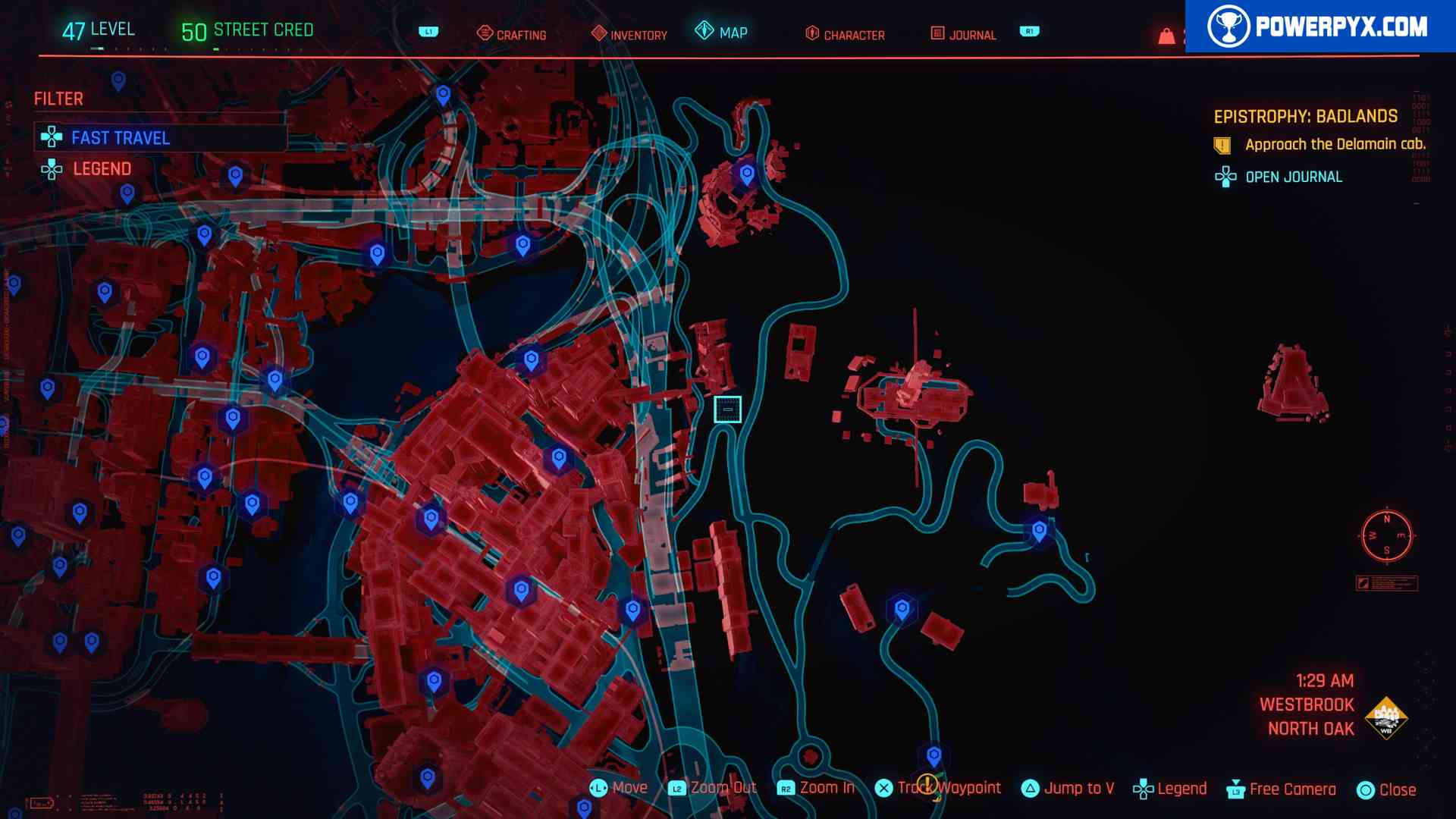This screenshot has height=819, width=1456.
Task: Enable Free Camera mode
Action: [1287, 788]
